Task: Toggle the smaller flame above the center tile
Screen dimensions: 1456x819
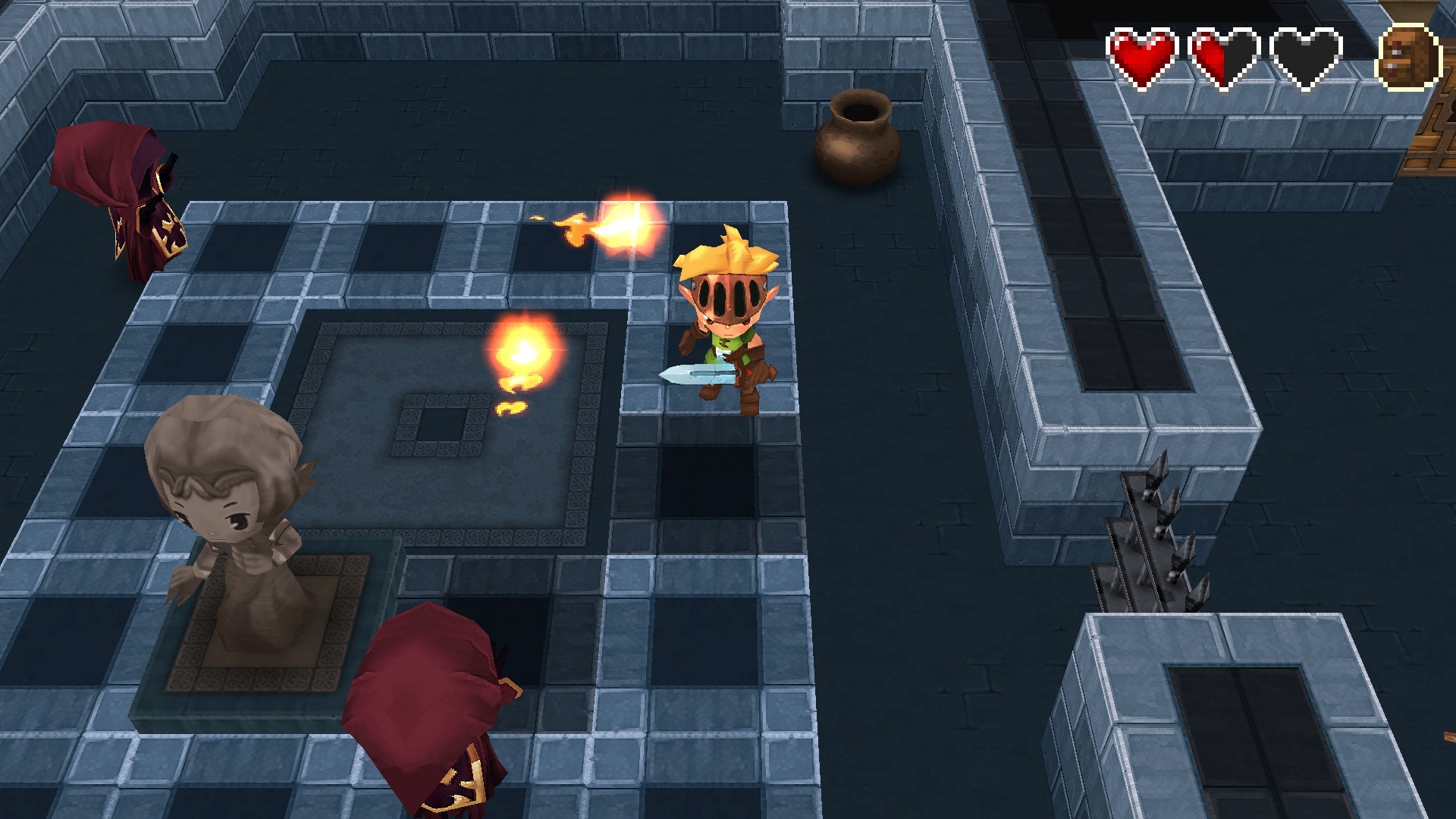Action: point(523,349)
